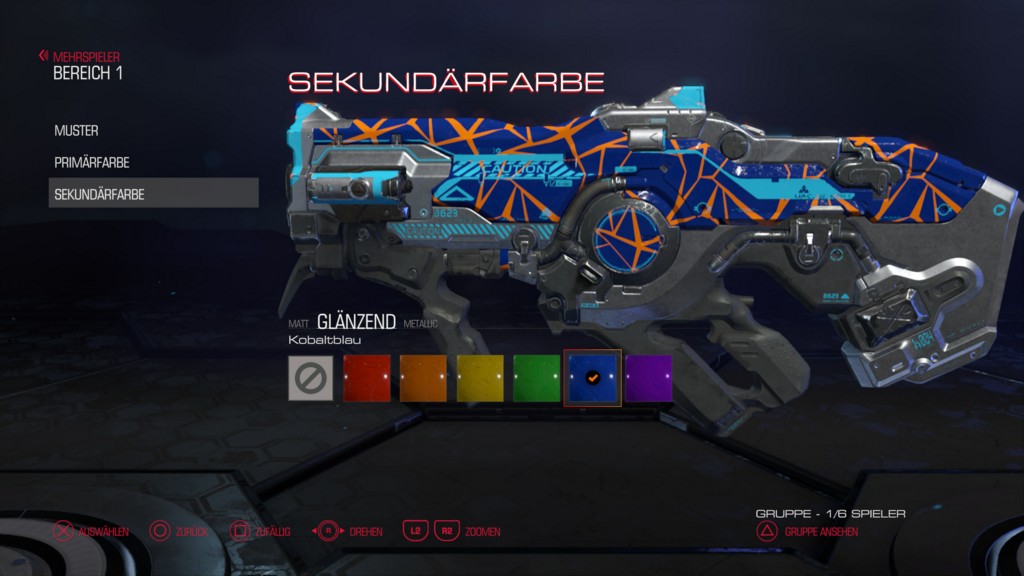Open the Primärfarbe option
This screenshot has width=1024, height=576.
[92, 162]
